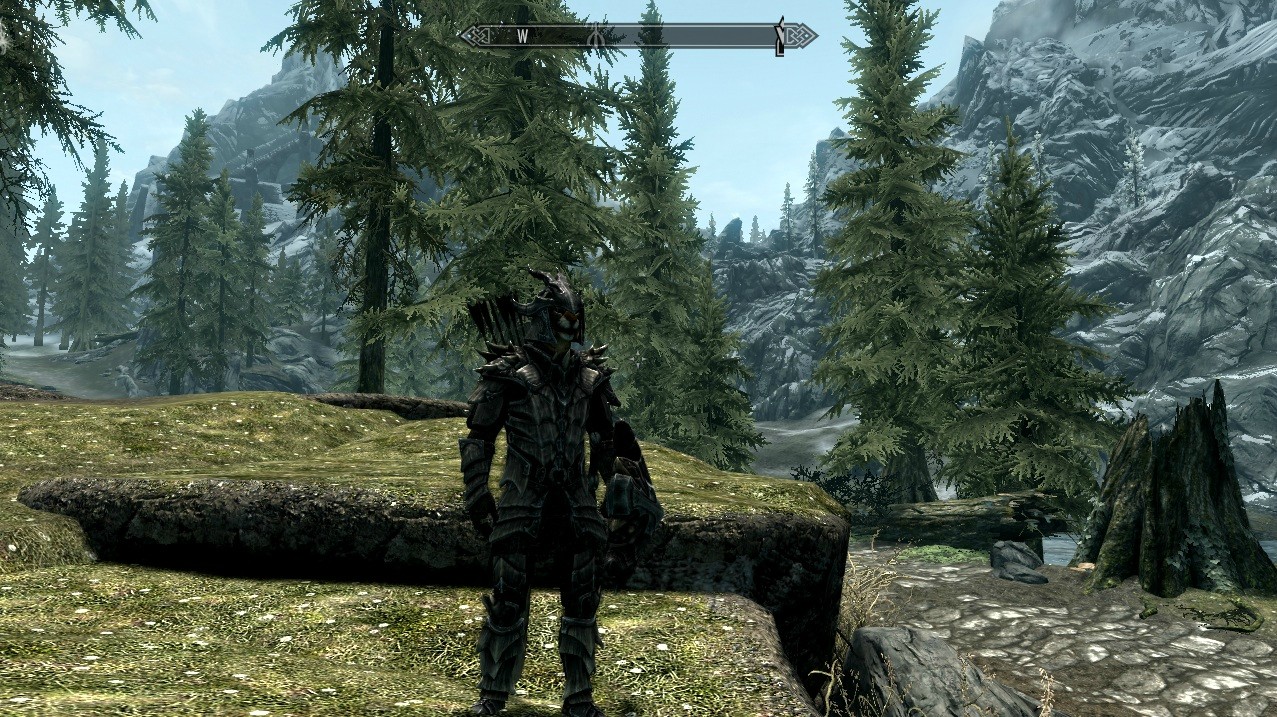The image size is (1277, 717).
Task: Select the standing stone marker on the compass
Action: 597,36
